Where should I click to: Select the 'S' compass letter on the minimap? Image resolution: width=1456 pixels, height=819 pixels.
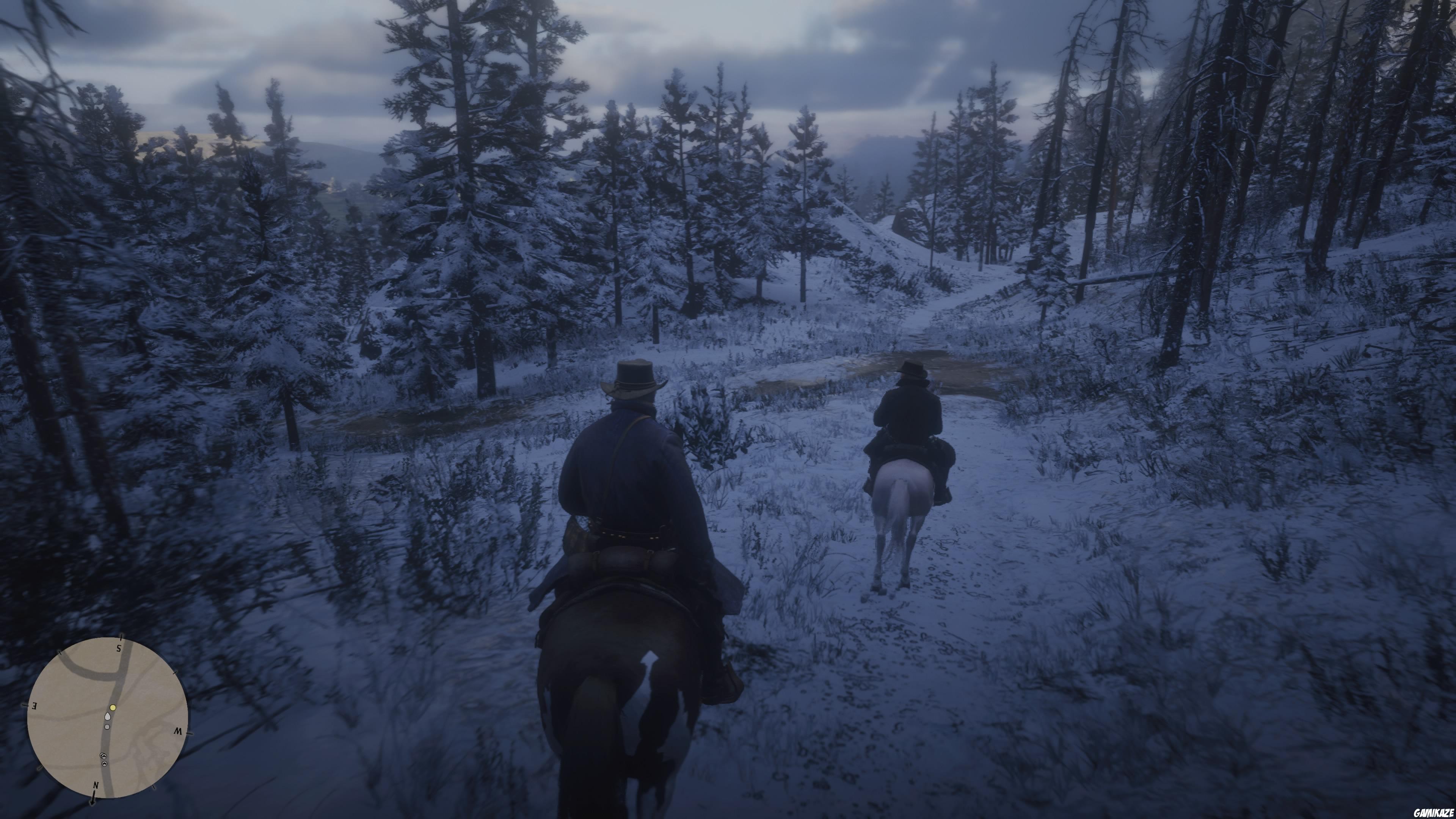[x=119, y=648]
